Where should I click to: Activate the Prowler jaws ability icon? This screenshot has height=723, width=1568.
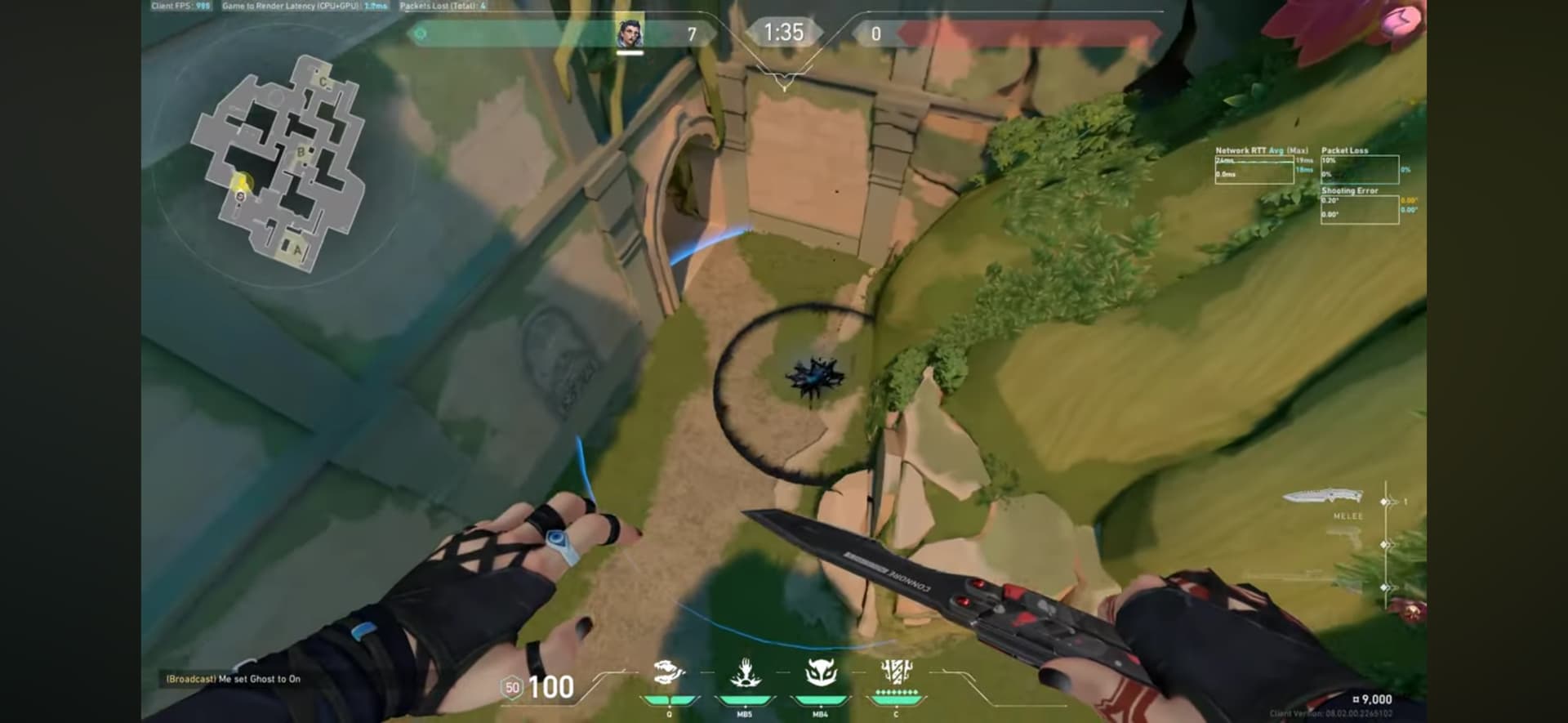tap(668, 673)
